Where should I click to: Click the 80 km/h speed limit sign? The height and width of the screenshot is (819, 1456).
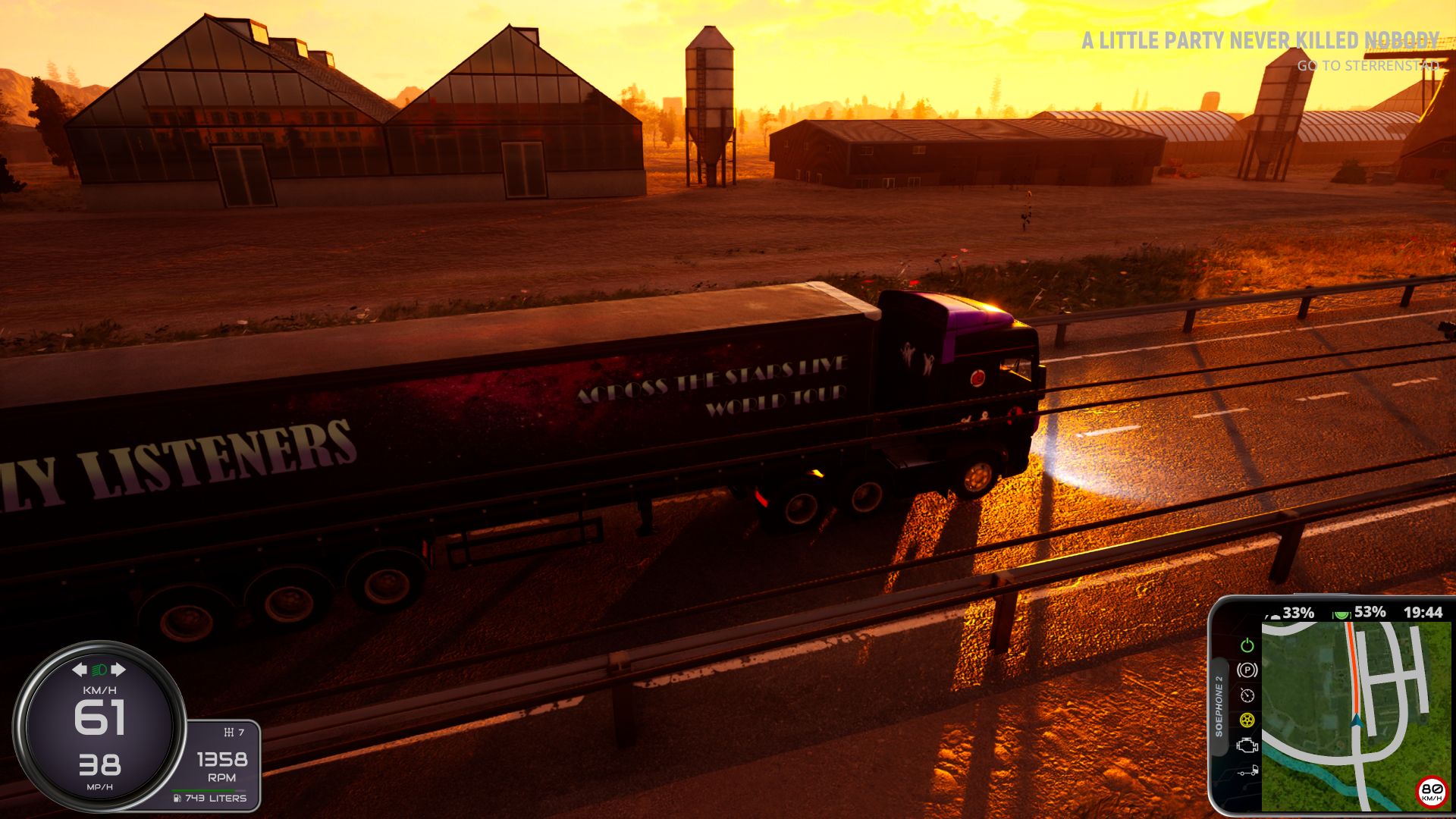1431,791
